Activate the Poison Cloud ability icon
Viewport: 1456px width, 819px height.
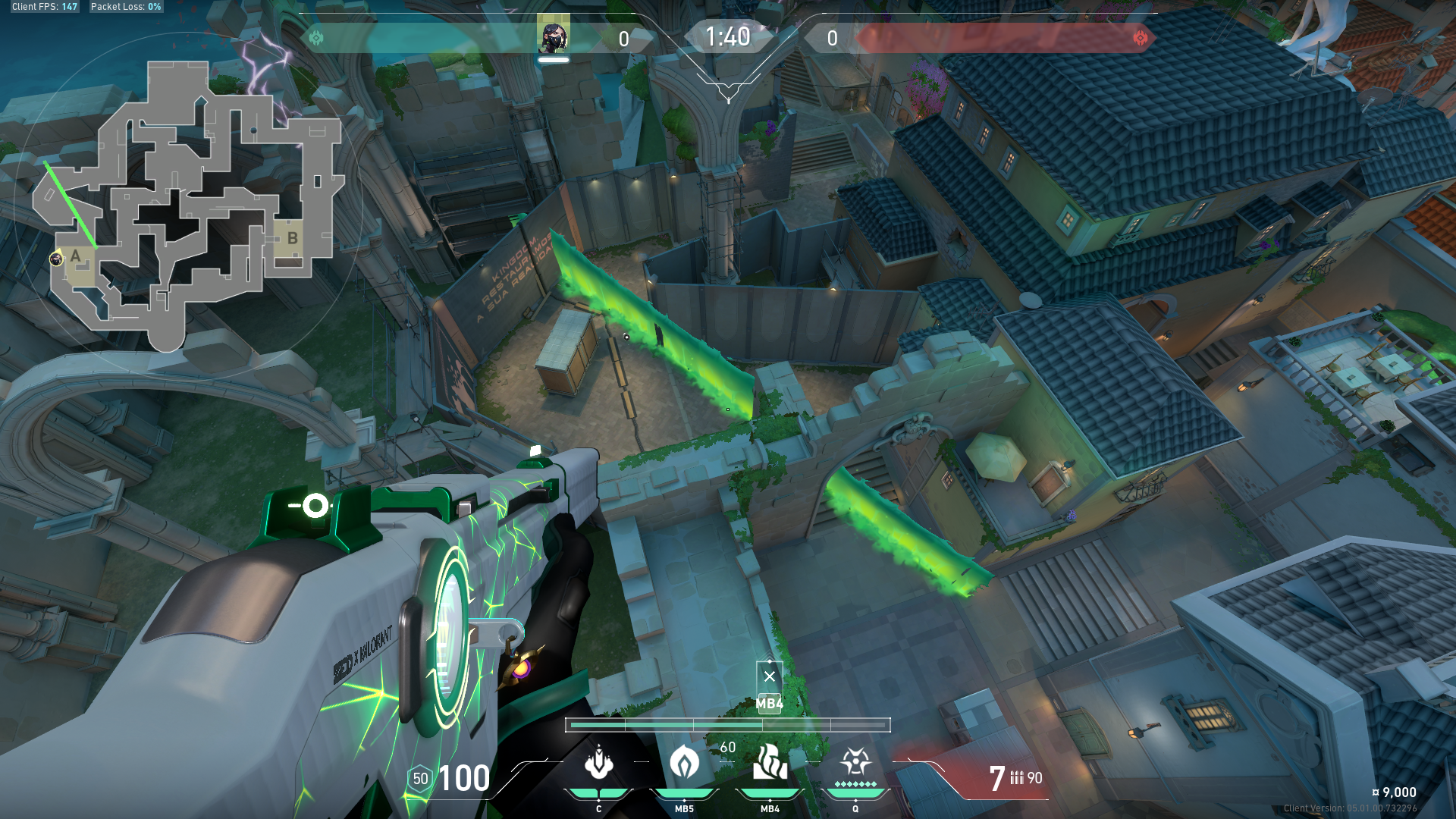point(684,763)
